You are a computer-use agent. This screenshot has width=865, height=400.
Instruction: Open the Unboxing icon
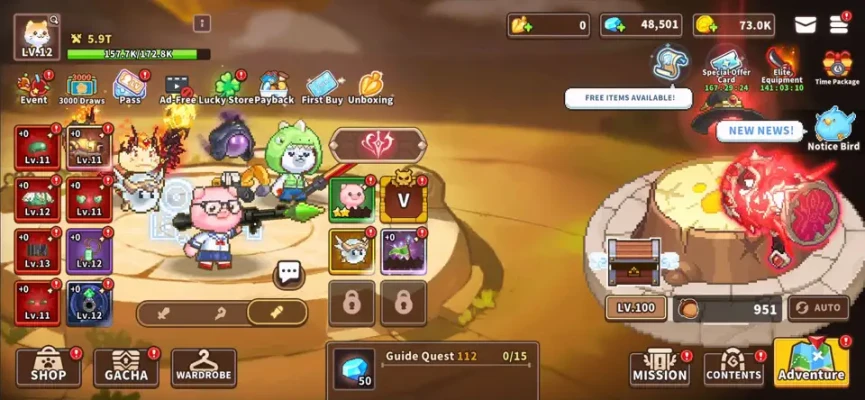click(x=370, y=88)
